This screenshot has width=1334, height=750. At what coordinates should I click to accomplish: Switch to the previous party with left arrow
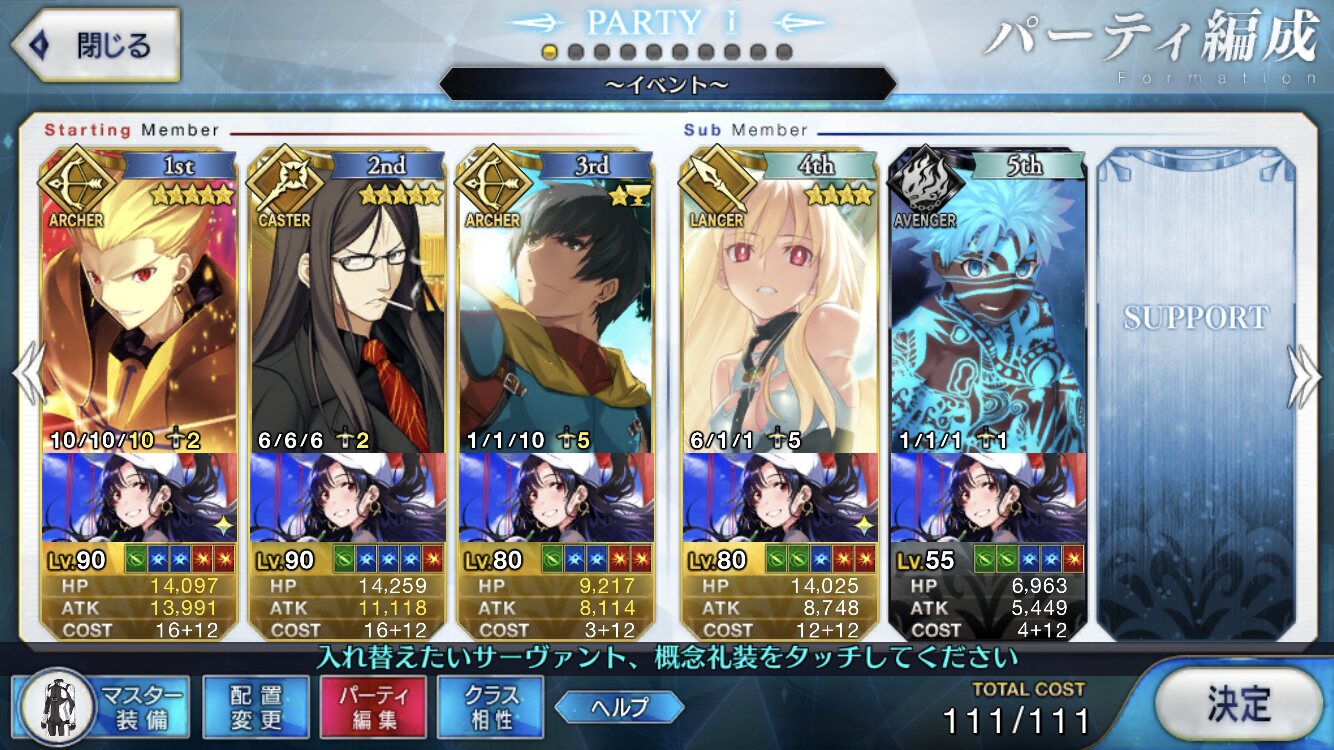click(x=26, y=375)
